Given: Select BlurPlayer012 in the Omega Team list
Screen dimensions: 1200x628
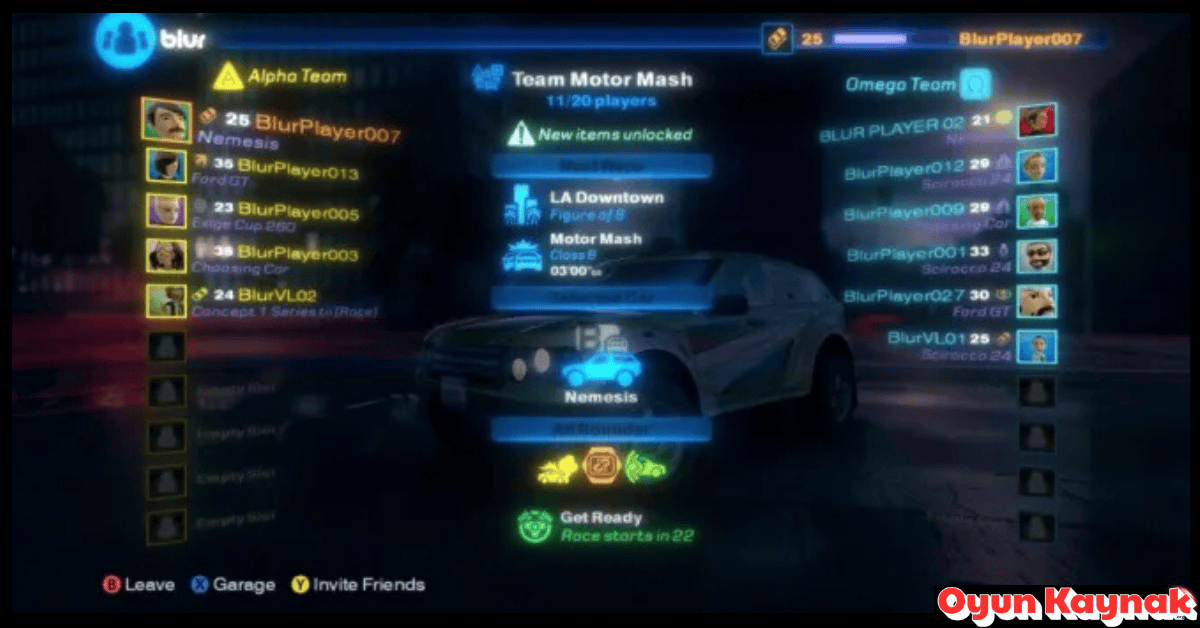Looking at the screenshot, I should [x=904, y=168].
